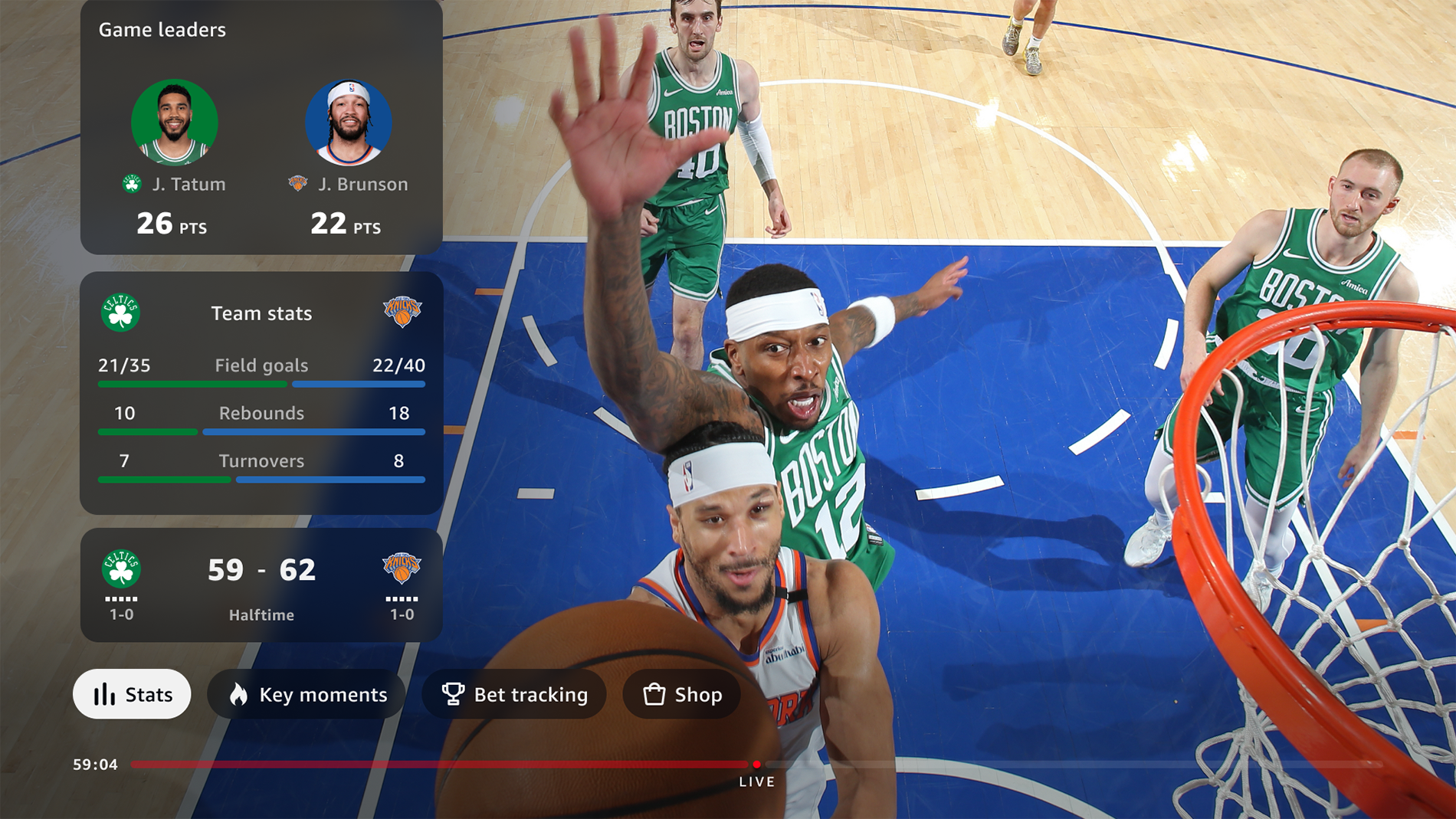Show the Bet tracking panel
Image resolution: width=1456 pixels, height=819 pixels.
(514, 694)
